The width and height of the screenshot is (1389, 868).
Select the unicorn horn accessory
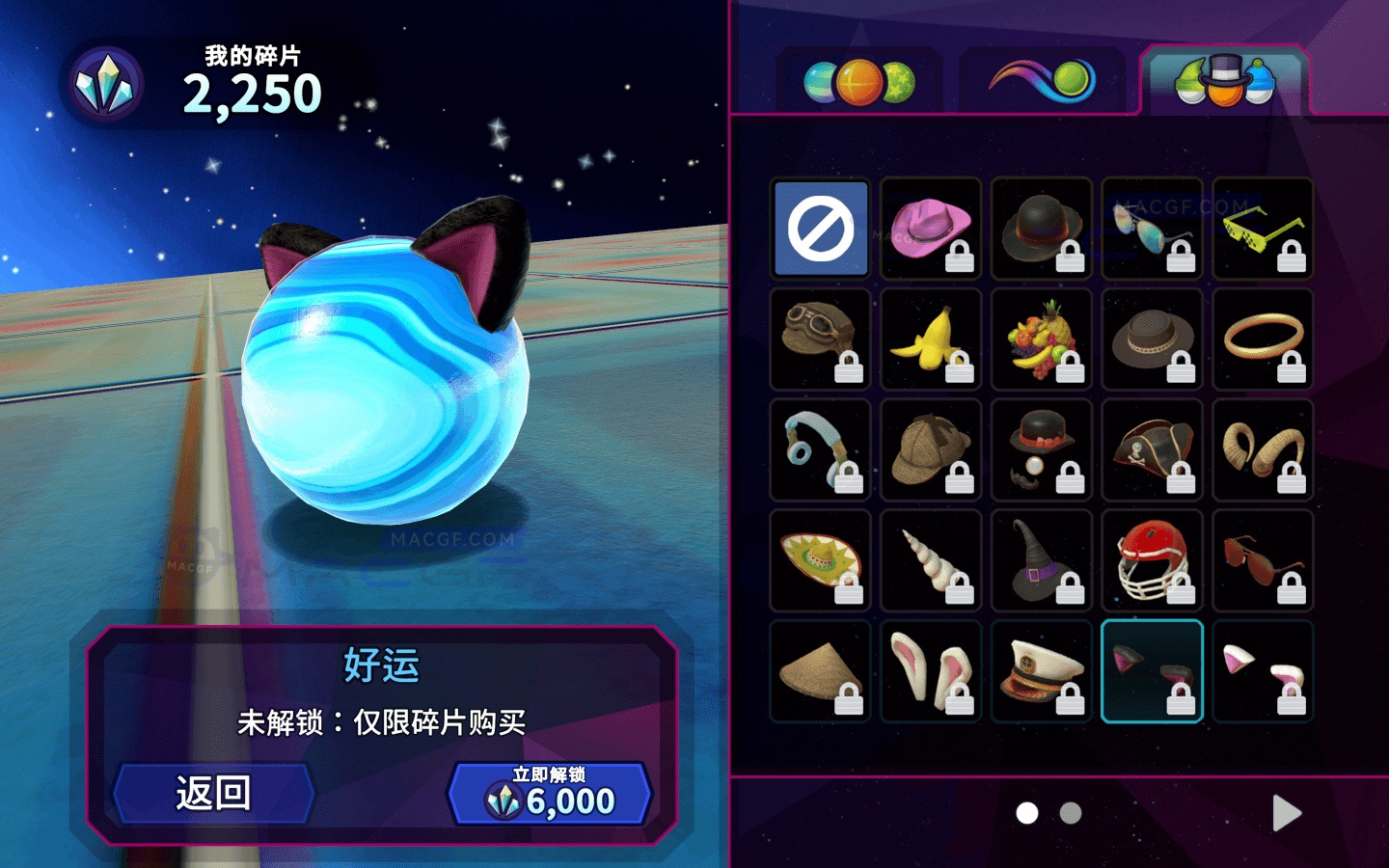click(930, 561)
